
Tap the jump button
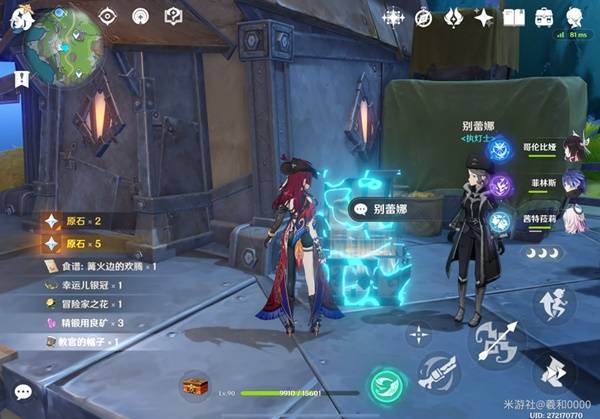(x=554, y=304)
